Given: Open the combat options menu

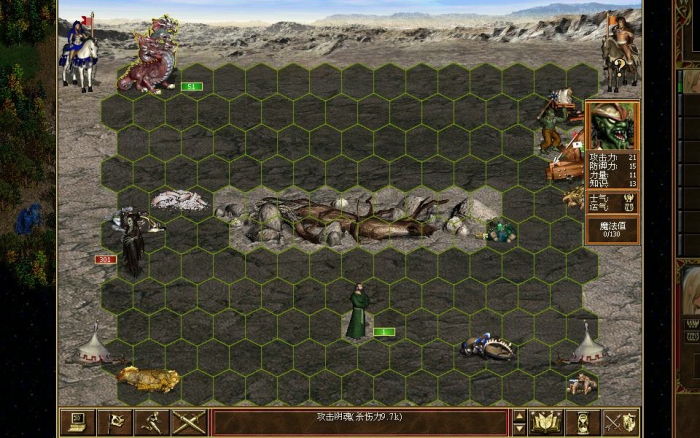Looking at the screenshot, I should tap(75, 422).
